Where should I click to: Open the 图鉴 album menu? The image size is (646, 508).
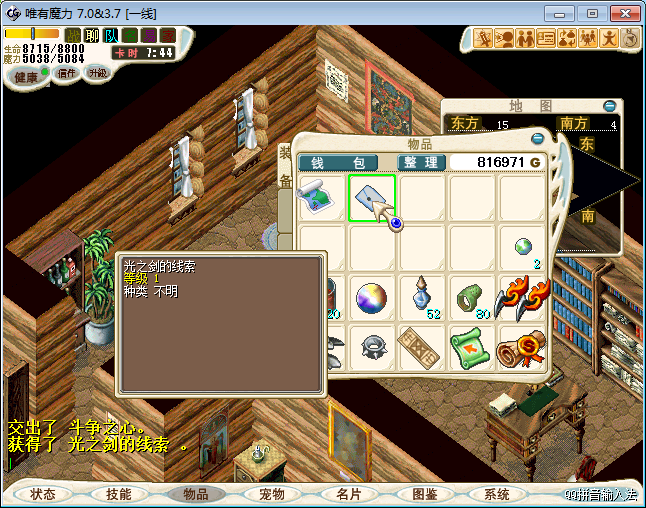(x=424, y=494)
